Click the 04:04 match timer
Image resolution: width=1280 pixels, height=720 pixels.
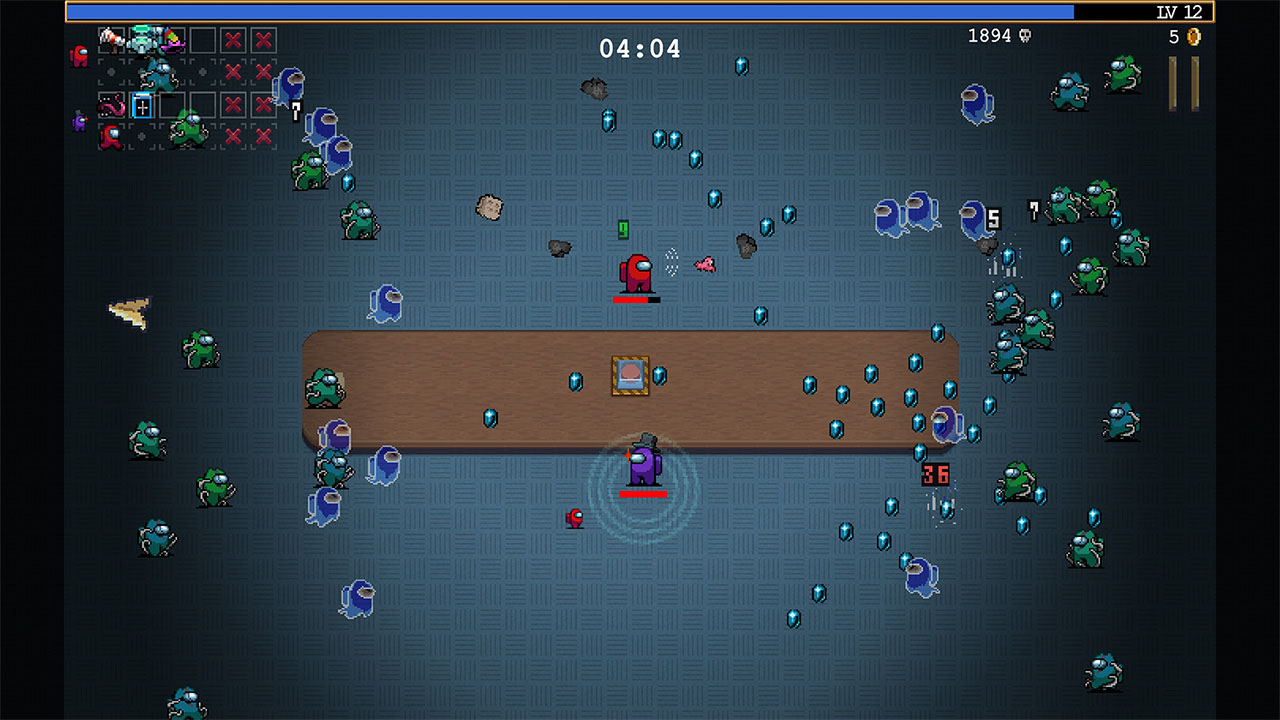pyautogui.click(x=640, y=47)
